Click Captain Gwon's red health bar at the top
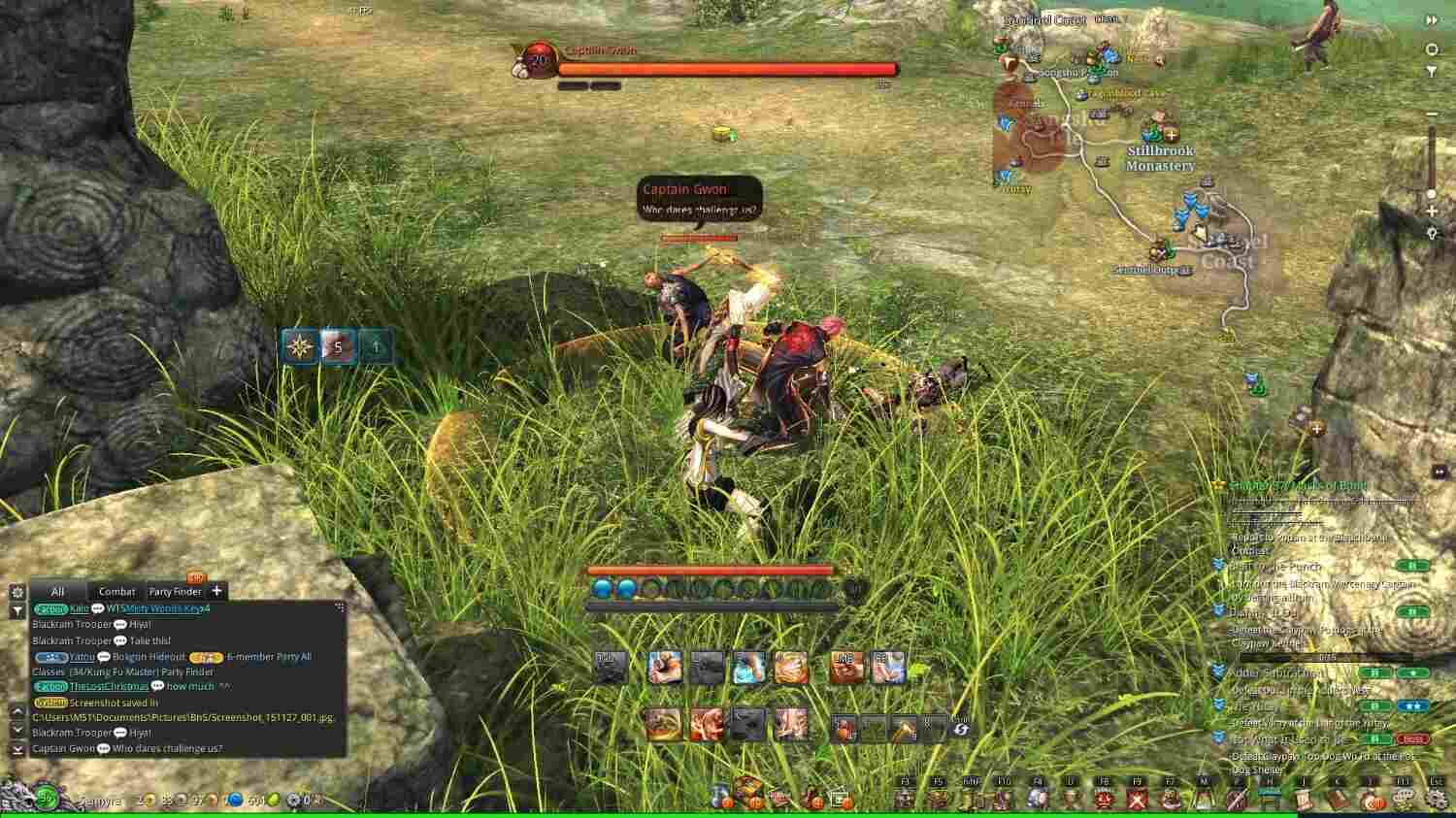This screenshot has height=818, width=1456. (723, 67)
